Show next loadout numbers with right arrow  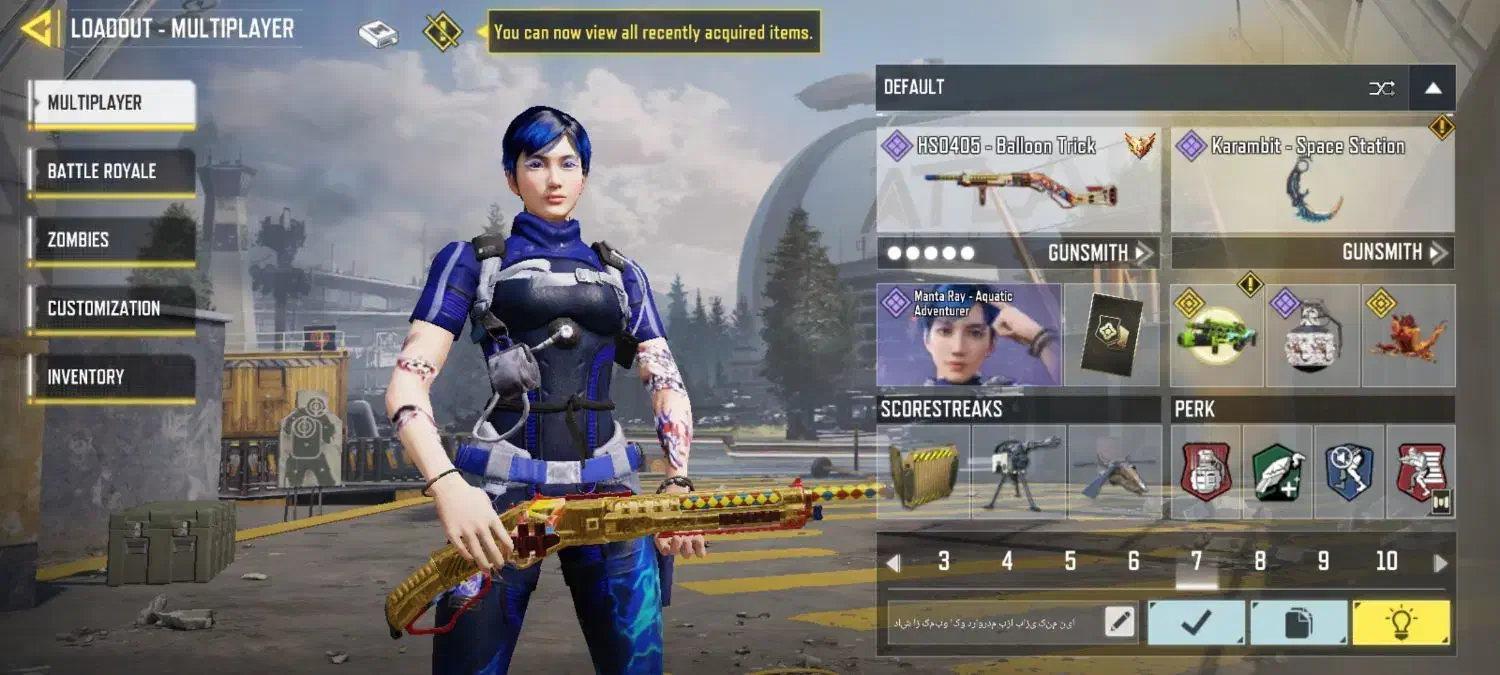(1440, 563)
